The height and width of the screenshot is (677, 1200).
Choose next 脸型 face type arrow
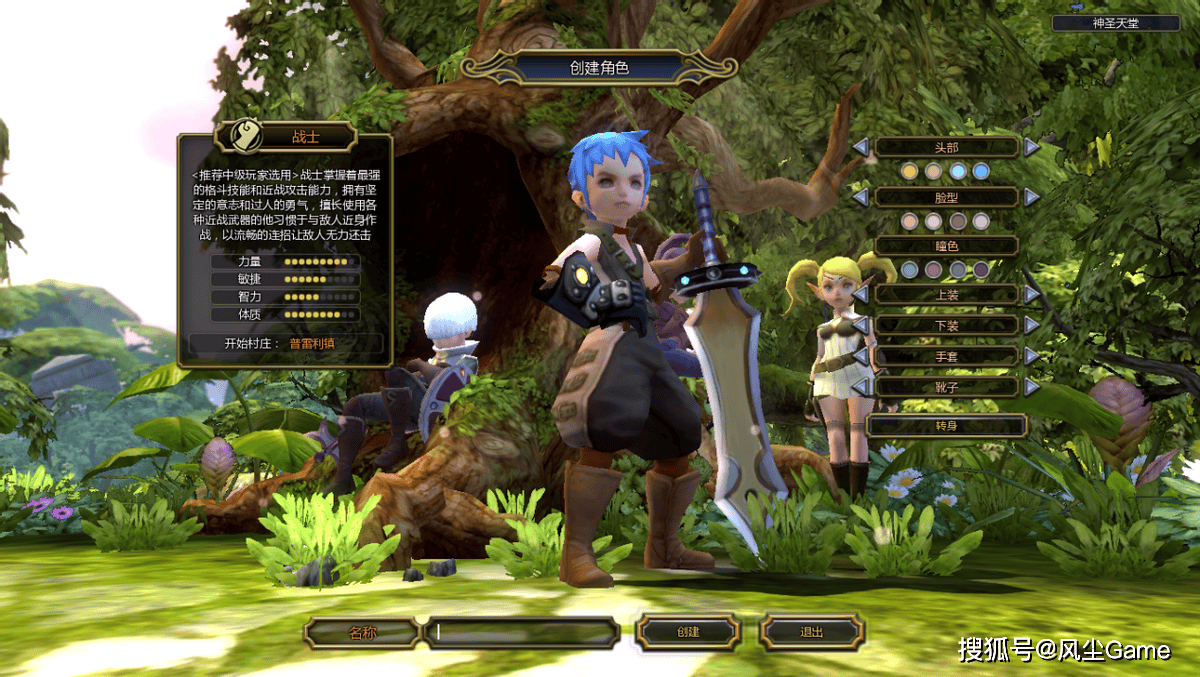(x=1032, y=197)
